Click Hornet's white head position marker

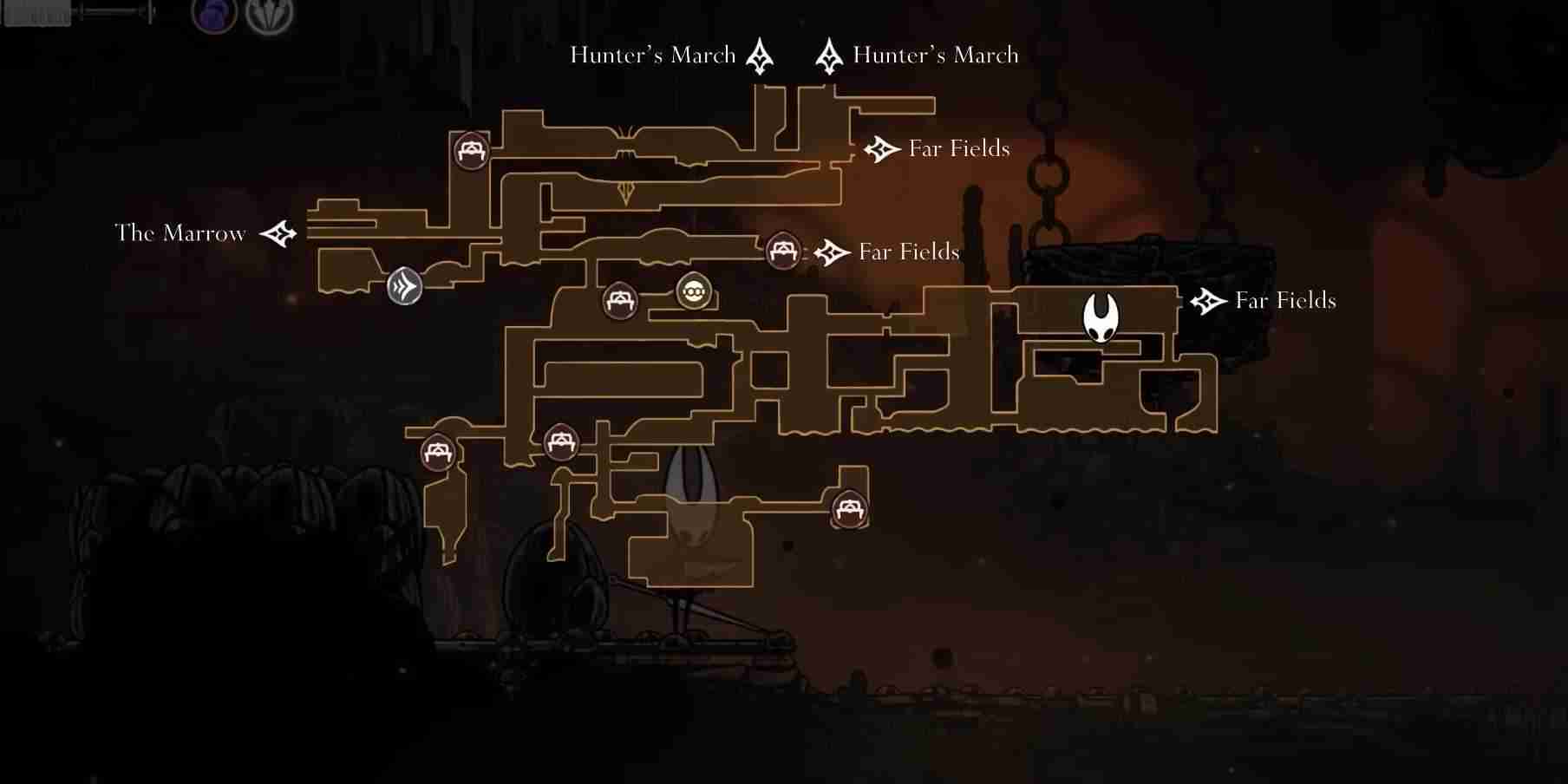coord(1101,317)
